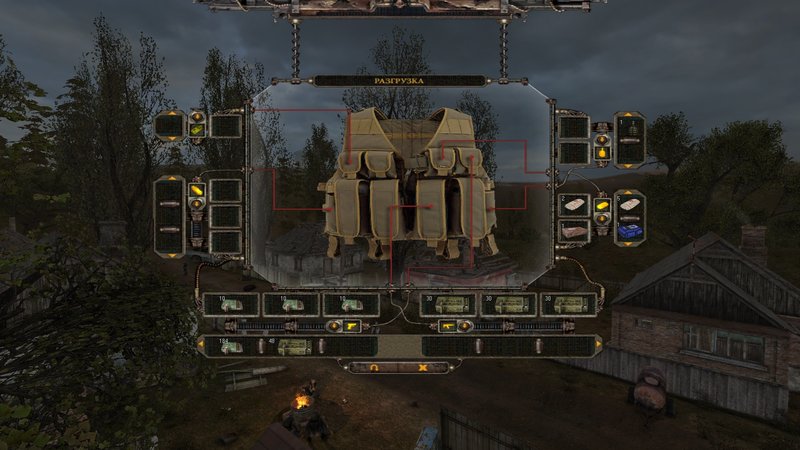Pick the bandage stack of five
Image resolution: width=800 pixels, height=450 pixels.
click(x=630, y=203)
